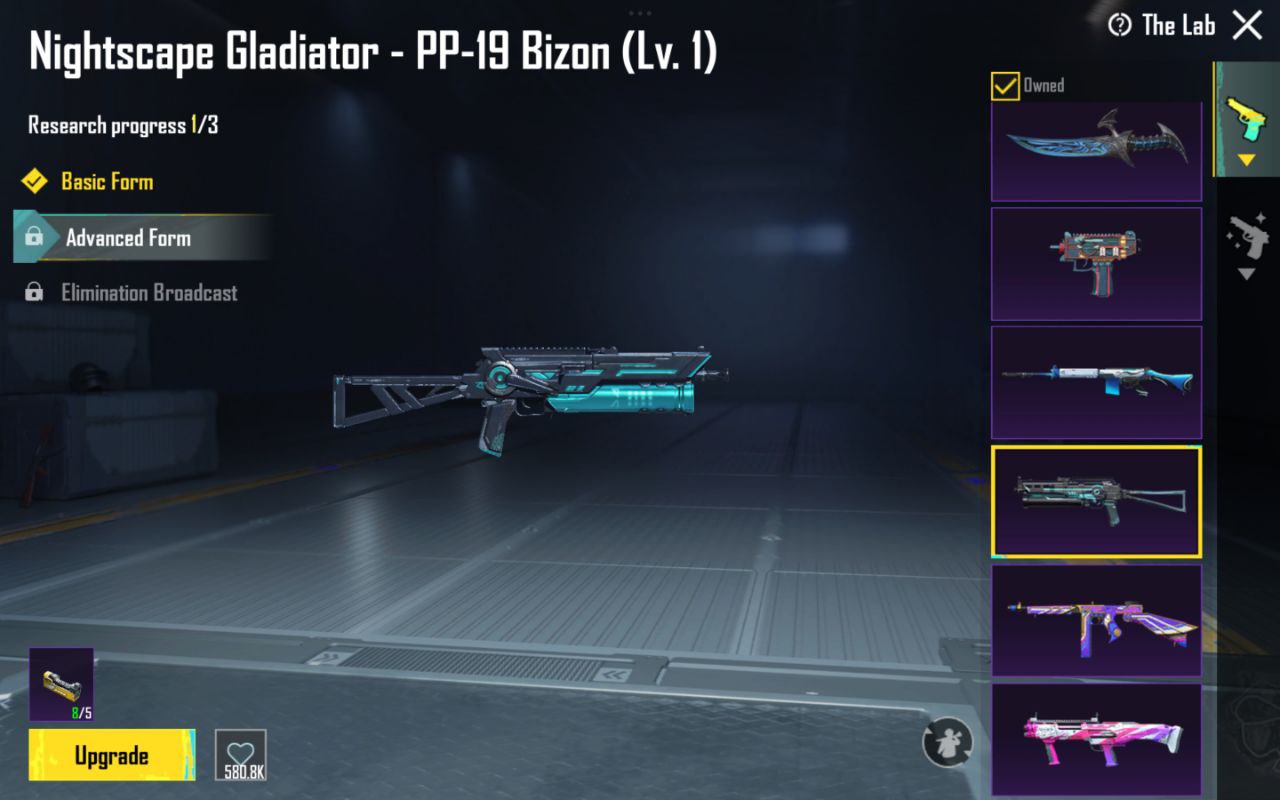The width and height of the screenshot is (1280, 800).
Task: Click the yellow Upgrade button
Action: 112,755
